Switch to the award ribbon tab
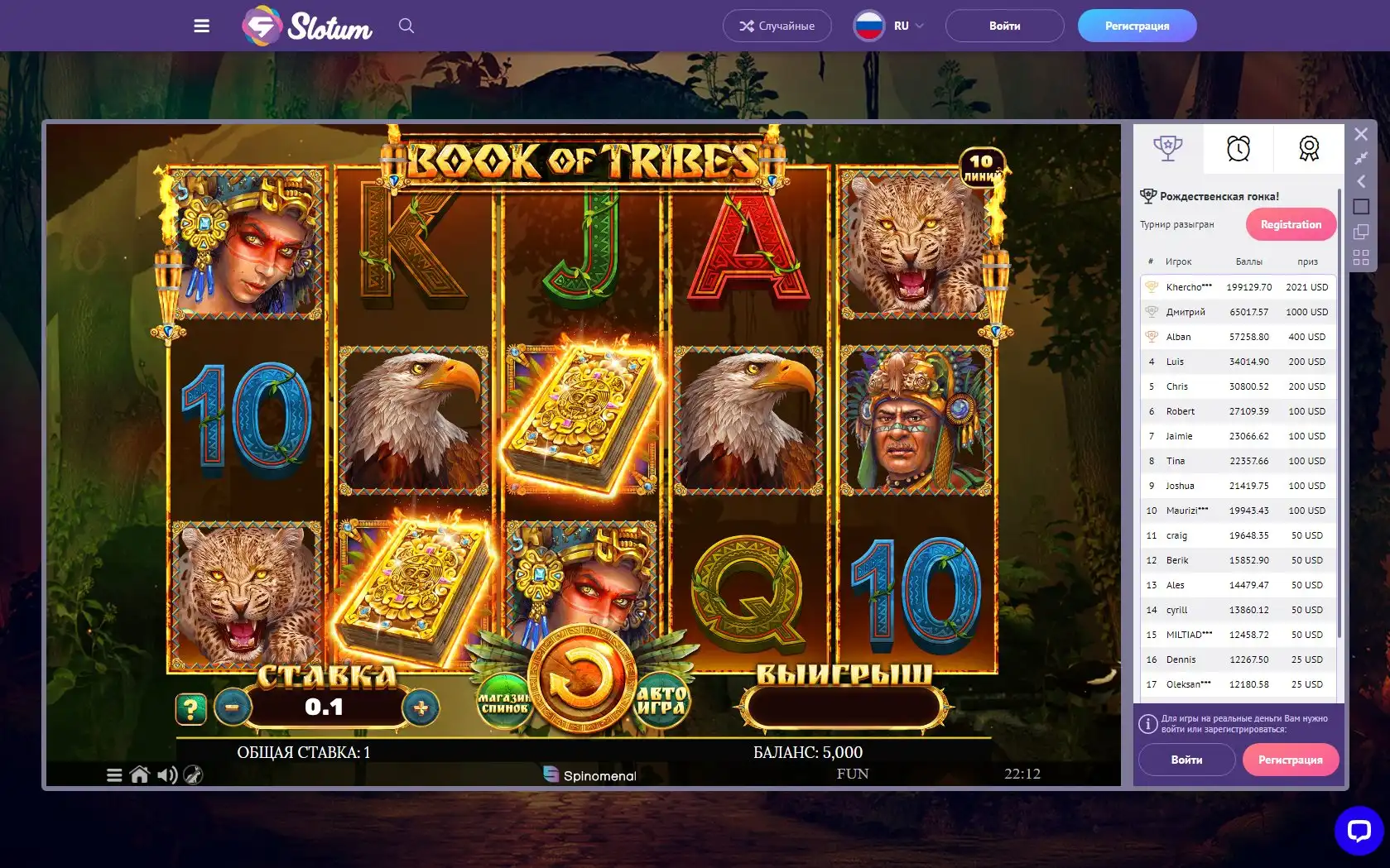 pyautogui.click(x=1309, y=149)
